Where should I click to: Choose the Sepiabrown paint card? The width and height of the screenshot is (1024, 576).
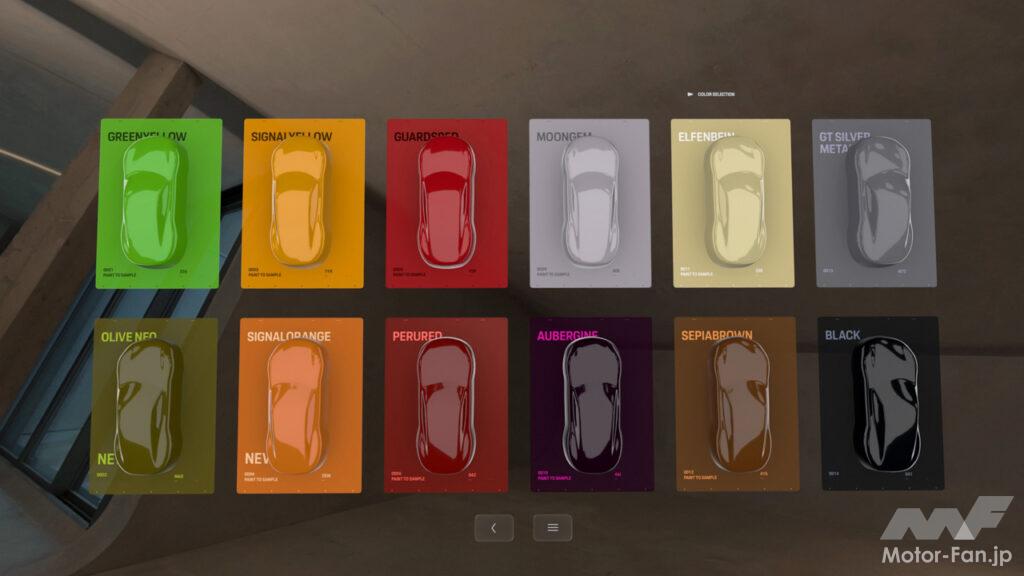(736, 406)
